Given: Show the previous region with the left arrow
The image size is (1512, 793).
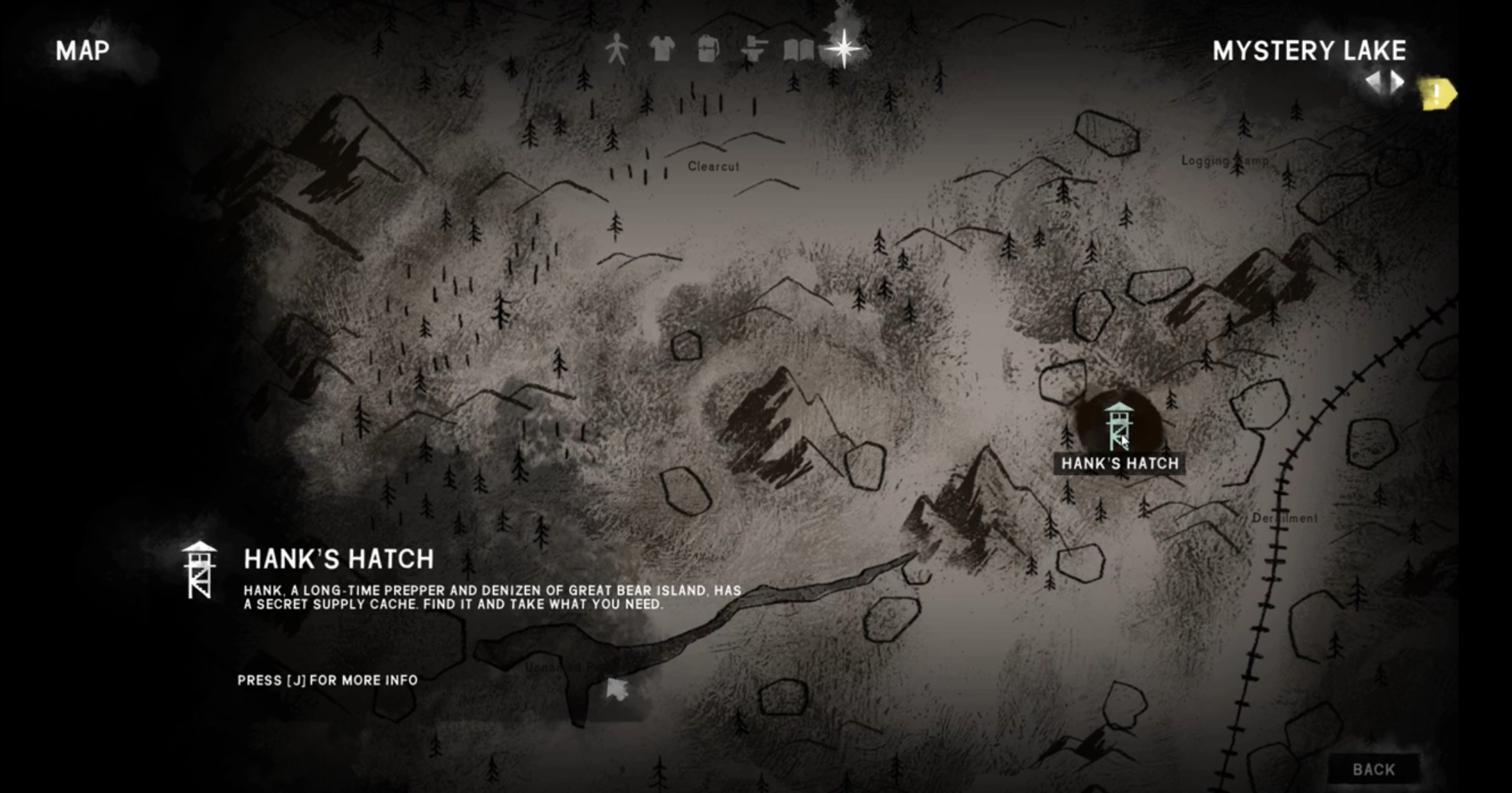Looking at the screenshot, I should tap(1374, 83).
